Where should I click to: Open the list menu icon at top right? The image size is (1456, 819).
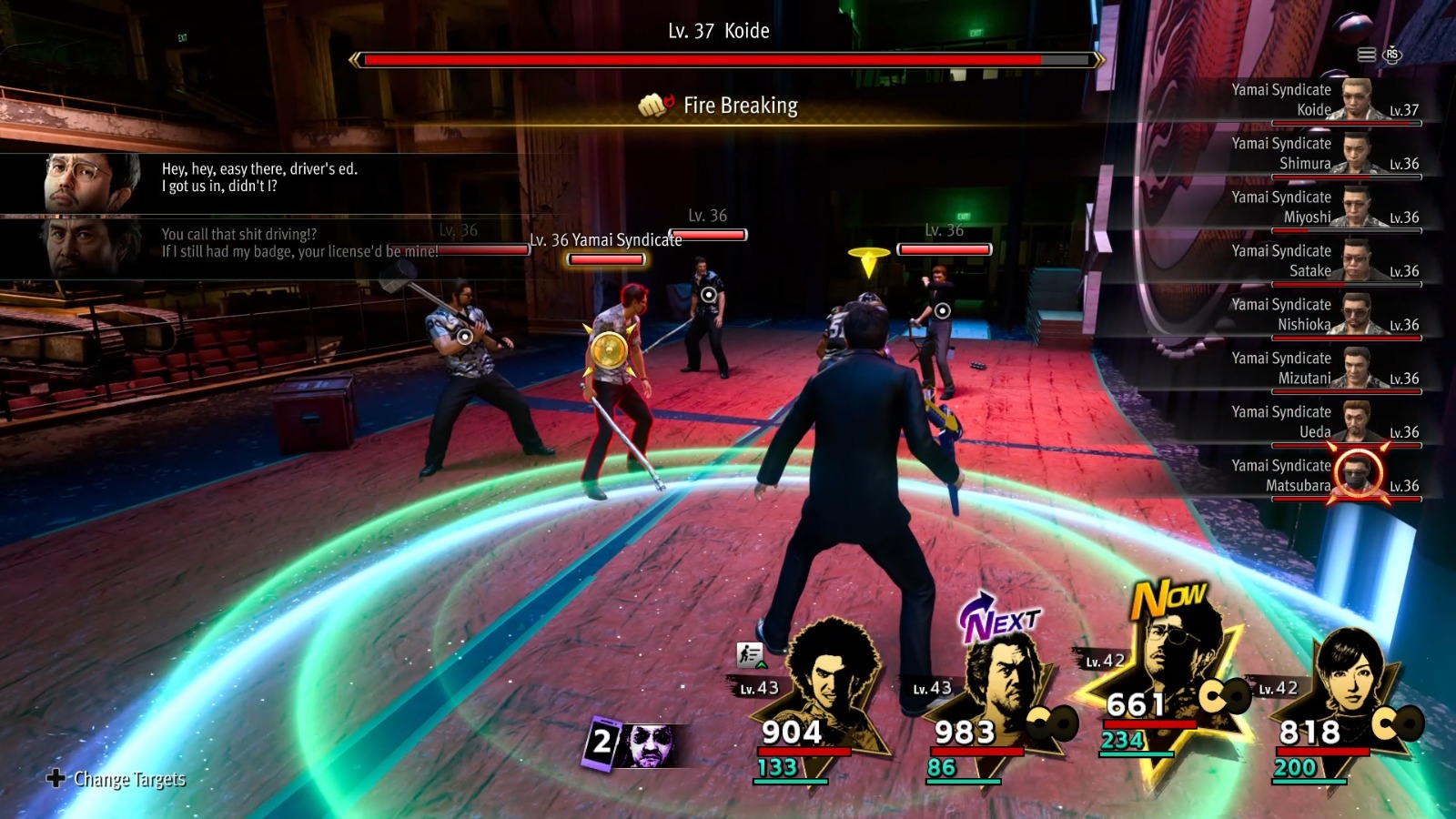click(1366, 56)
